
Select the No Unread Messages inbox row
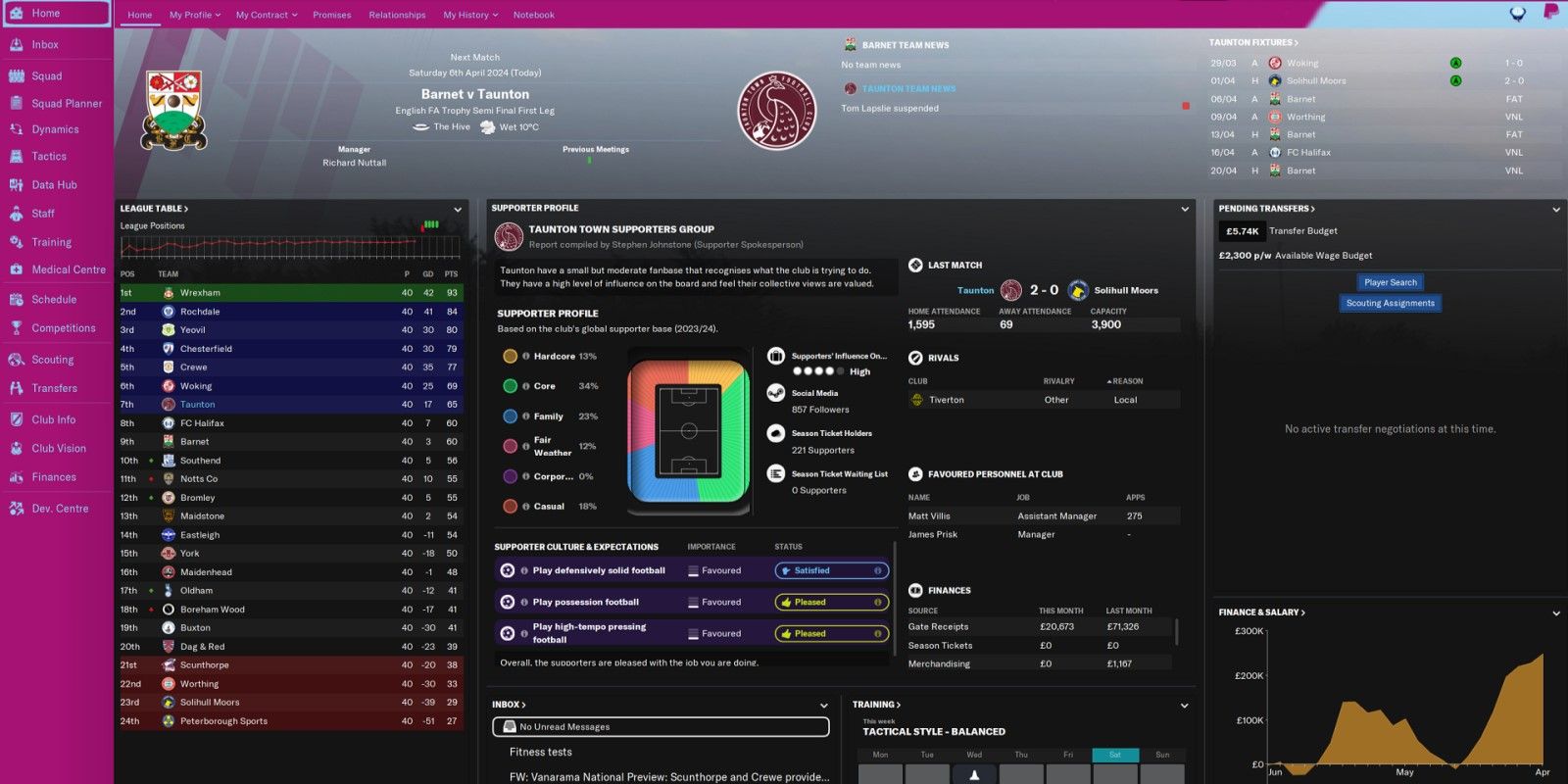coord(661,727)
